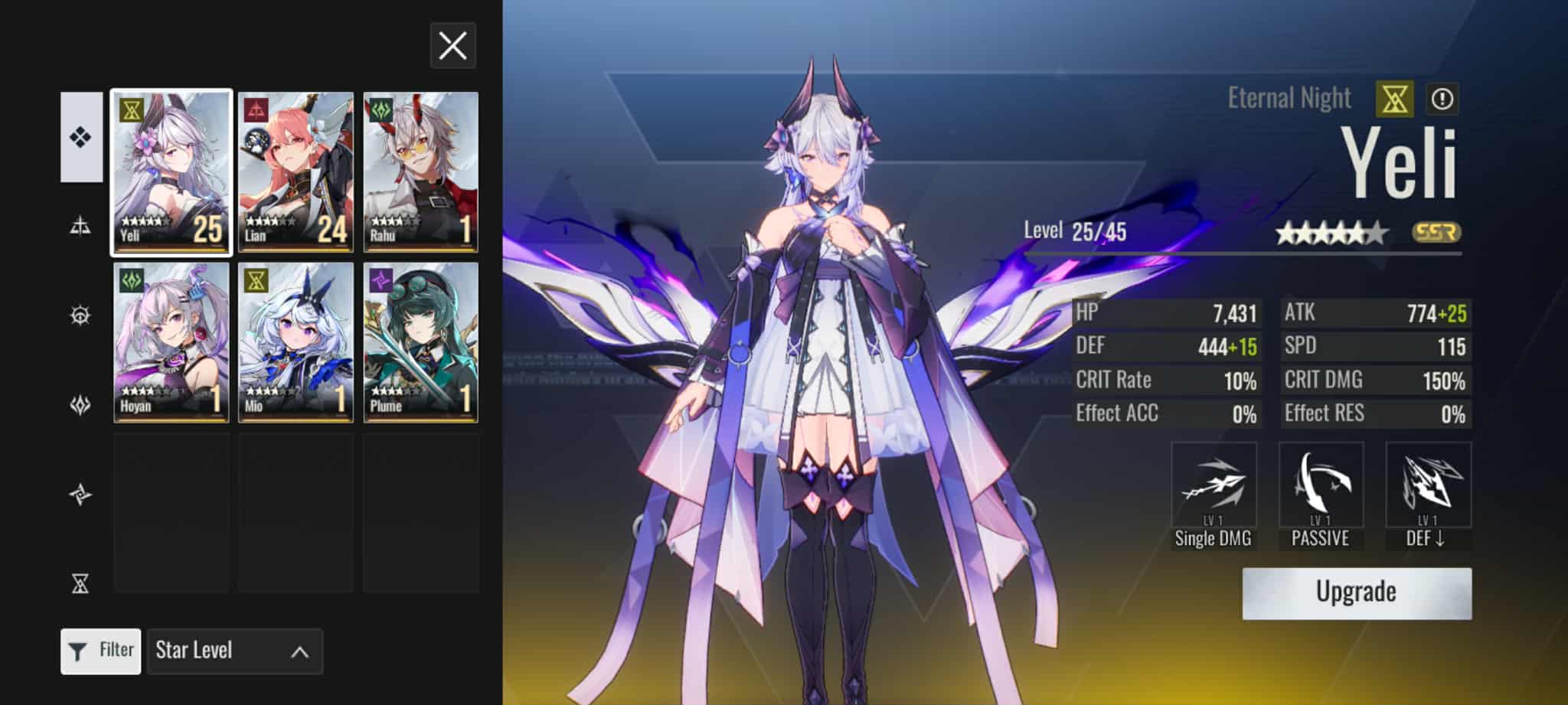Close the character list panel
The width and height of the screenshot is (1568, 705).
click(x=452, y=46)
